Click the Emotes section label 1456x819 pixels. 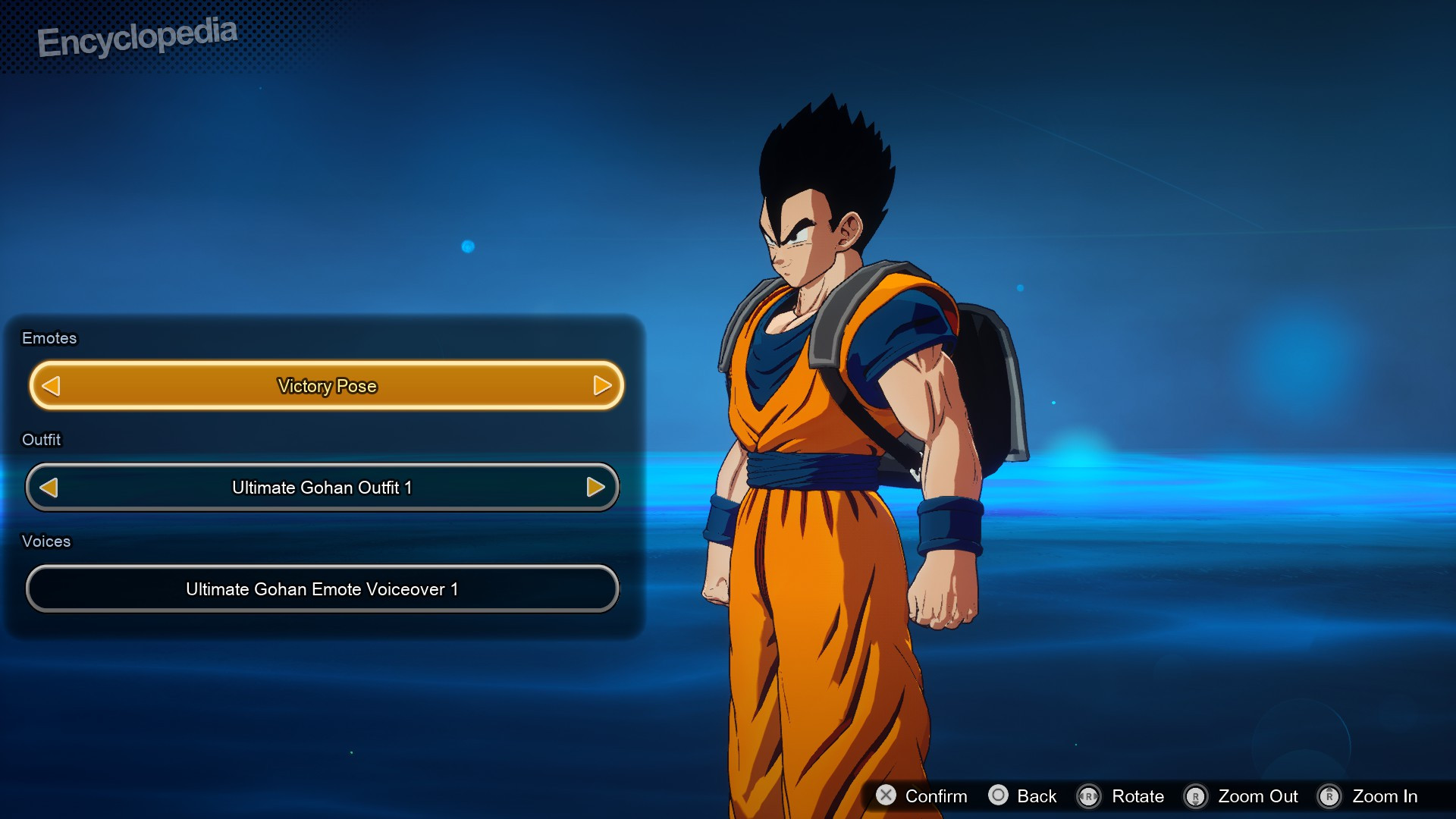coord(49,338)
